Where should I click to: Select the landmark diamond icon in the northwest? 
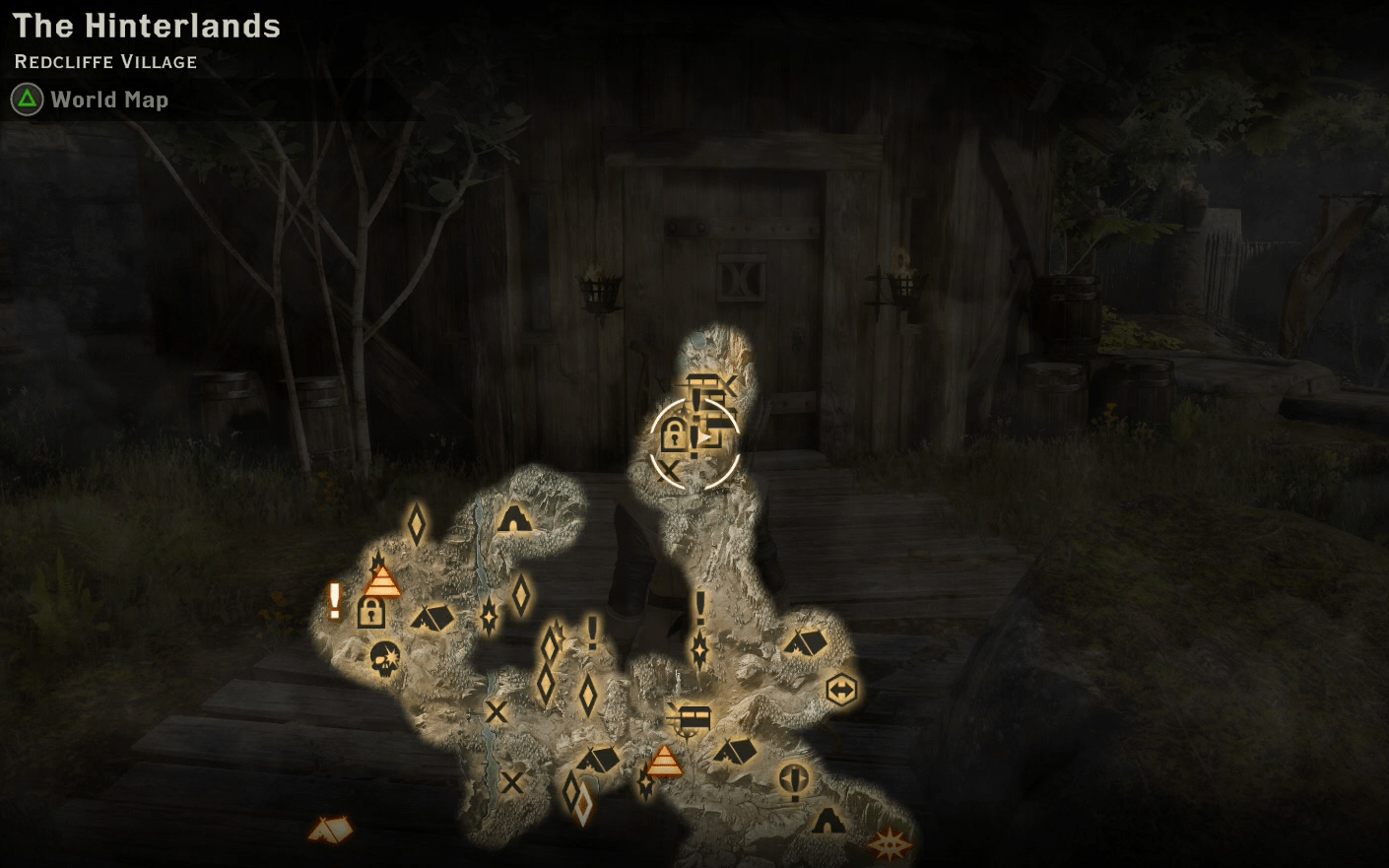coord(417,523)
